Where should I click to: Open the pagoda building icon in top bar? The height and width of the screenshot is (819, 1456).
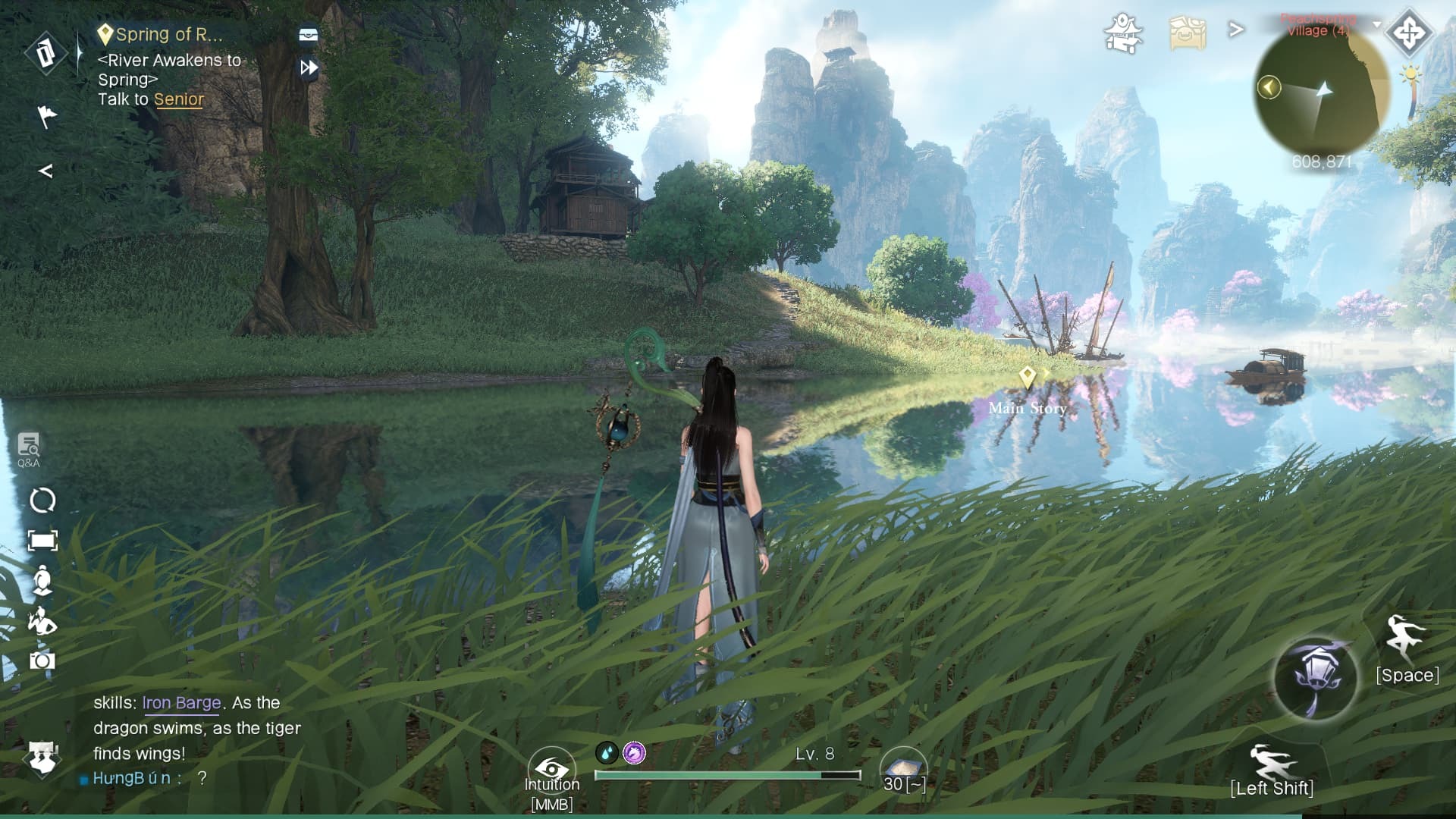click(1122, 33)
